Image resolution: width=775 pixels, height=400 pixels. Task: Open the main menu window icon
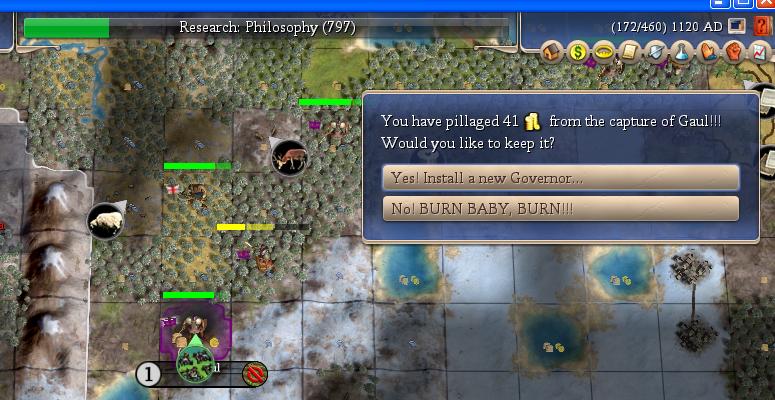(737, 26)
